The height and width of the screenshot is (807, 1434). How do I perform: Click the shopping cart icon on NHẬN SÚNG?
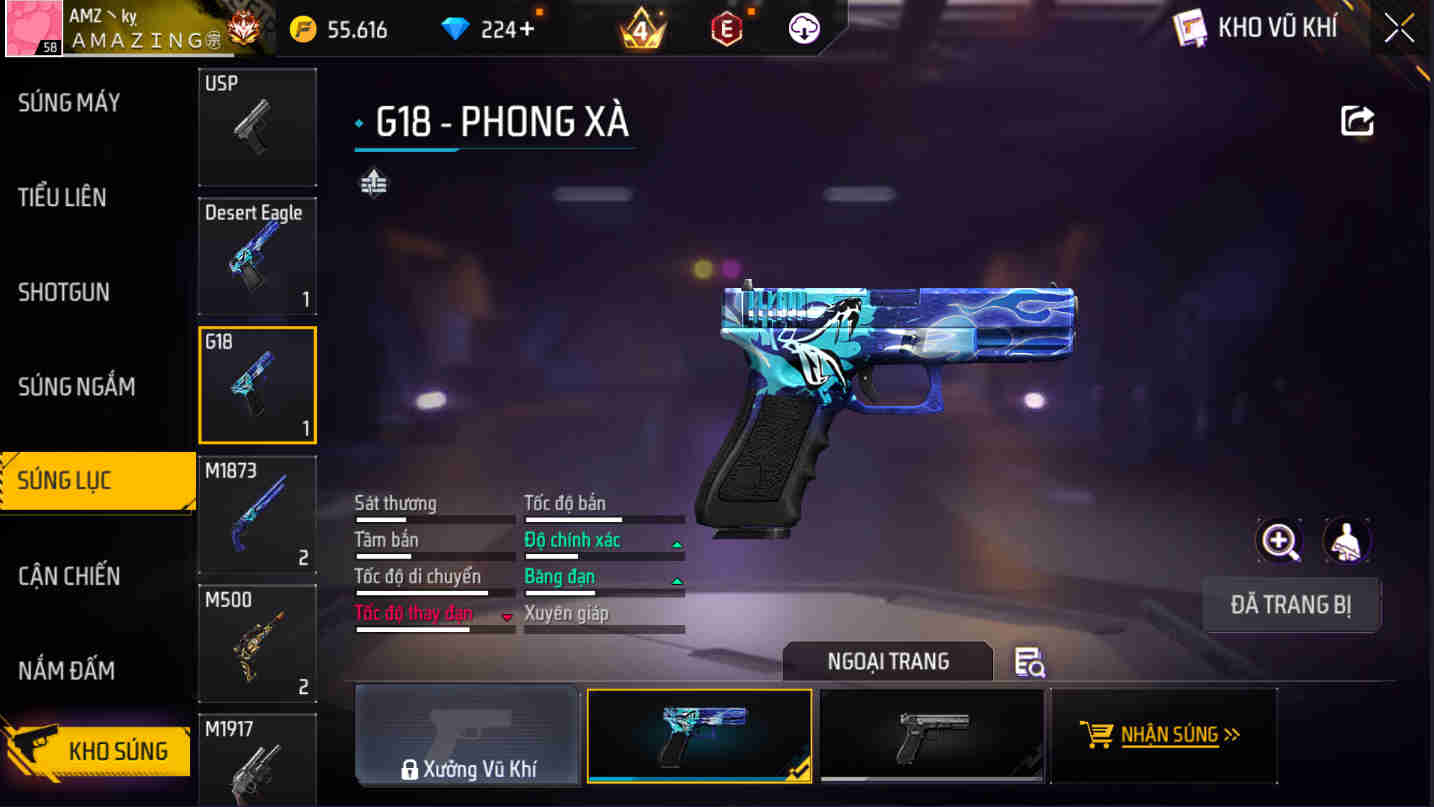coord(1101,733)
